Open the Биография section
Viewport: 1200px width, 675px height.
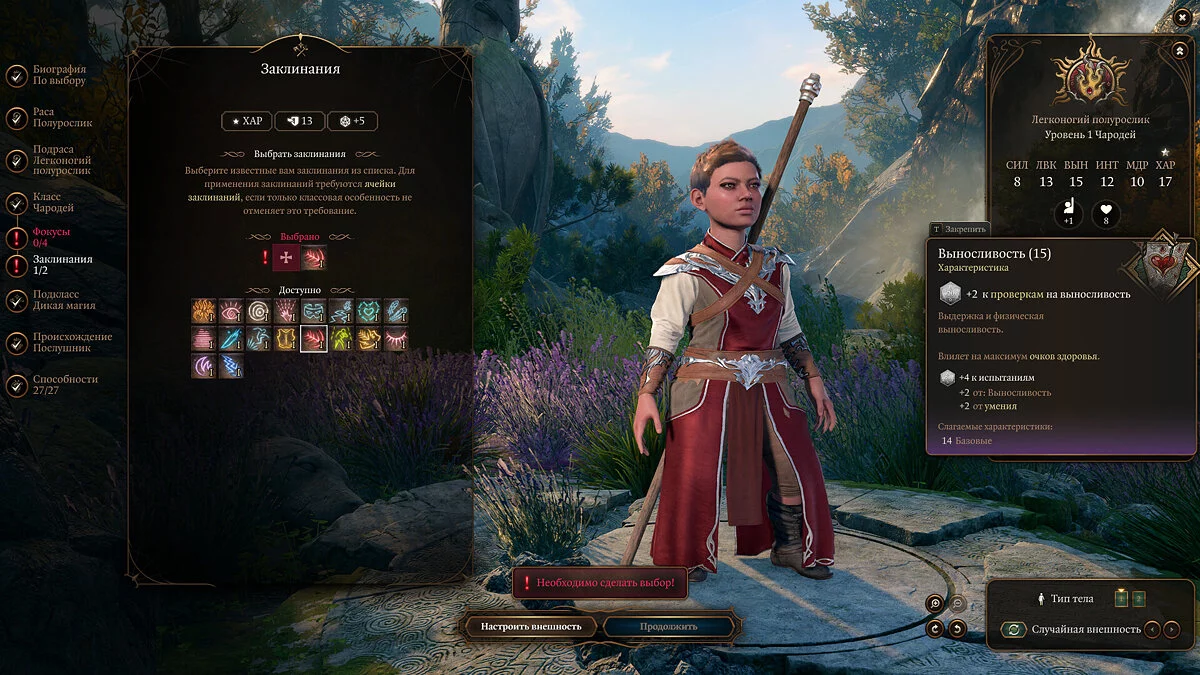click(58, 75)
